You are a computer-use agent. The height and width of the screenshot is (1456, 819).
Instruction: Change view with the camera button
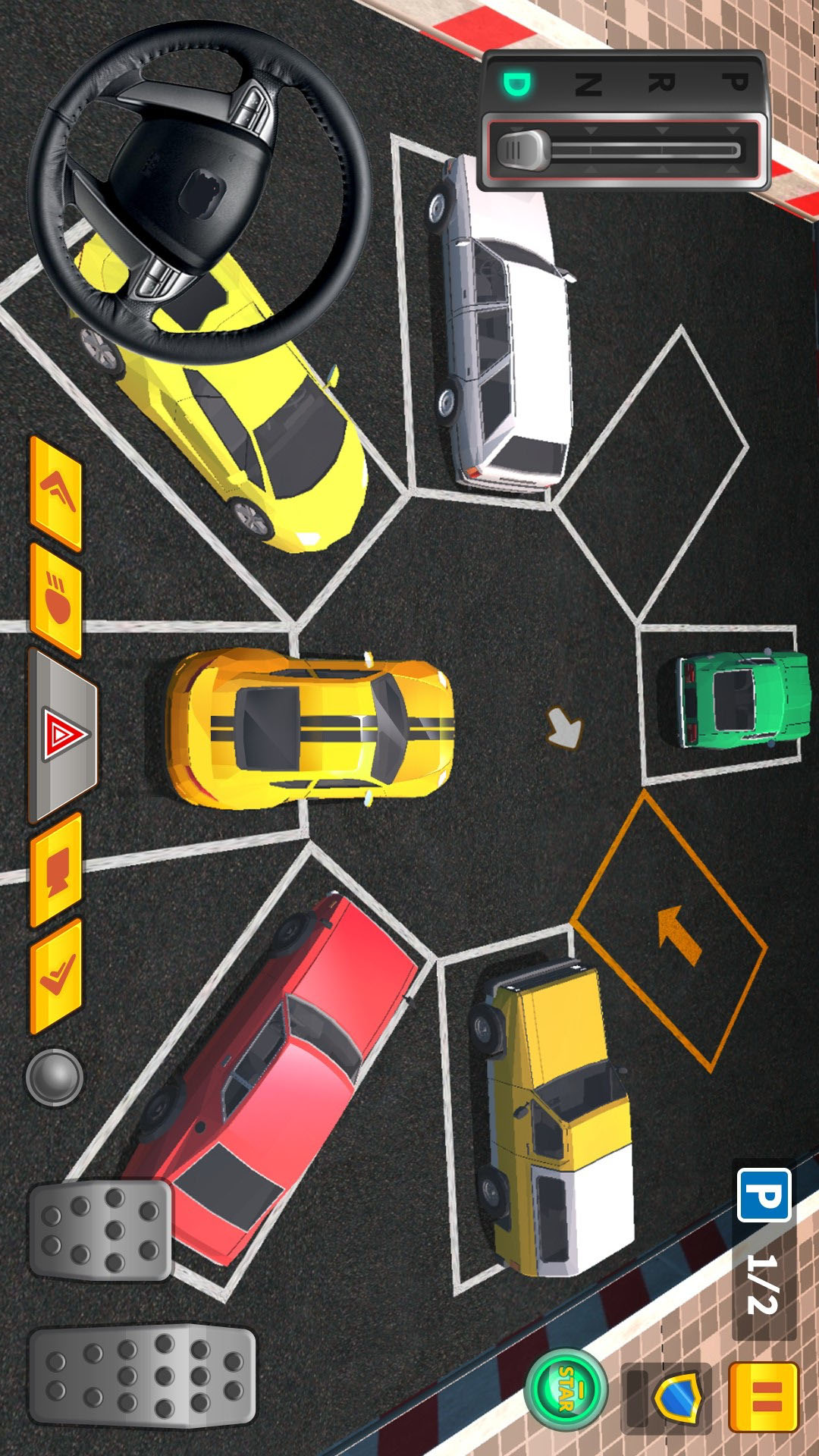pos(56,871)
